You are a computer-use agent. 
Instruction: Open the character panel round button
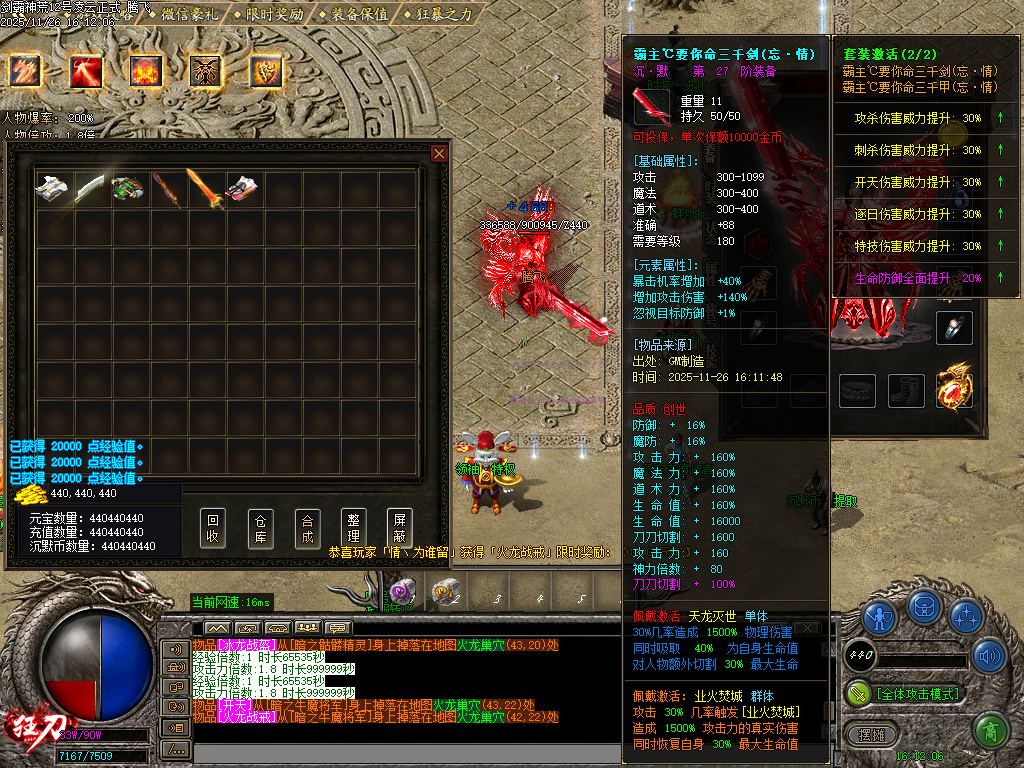[879, 617]
